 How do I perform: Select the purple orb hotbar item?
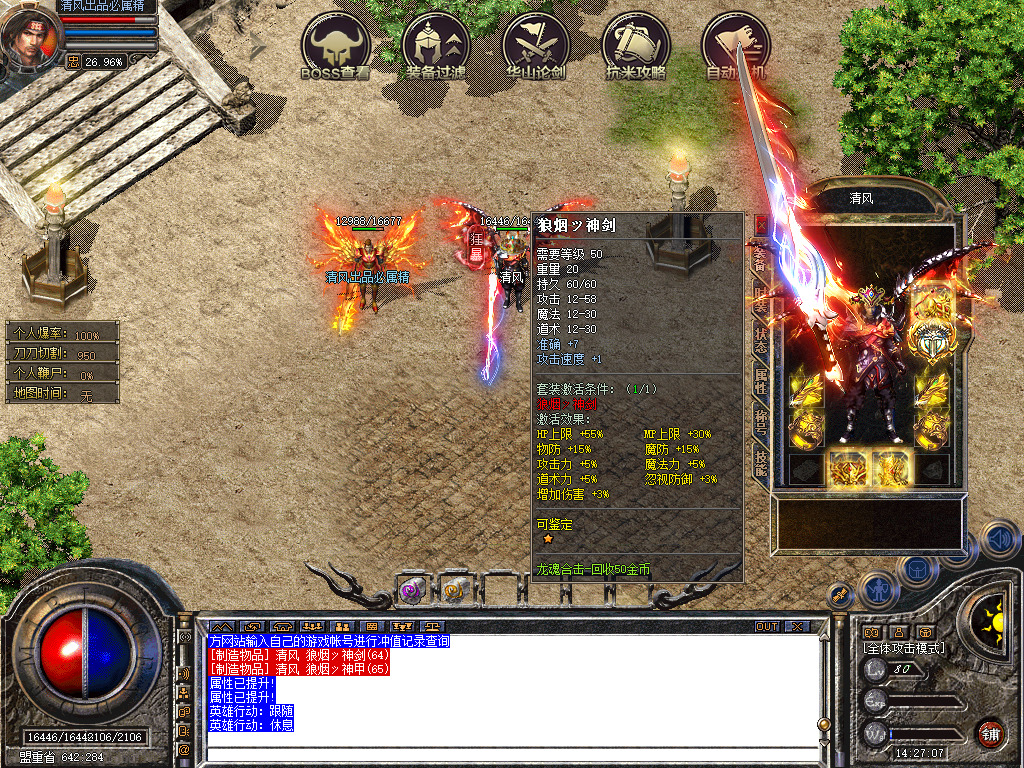[x=412, y=591]
